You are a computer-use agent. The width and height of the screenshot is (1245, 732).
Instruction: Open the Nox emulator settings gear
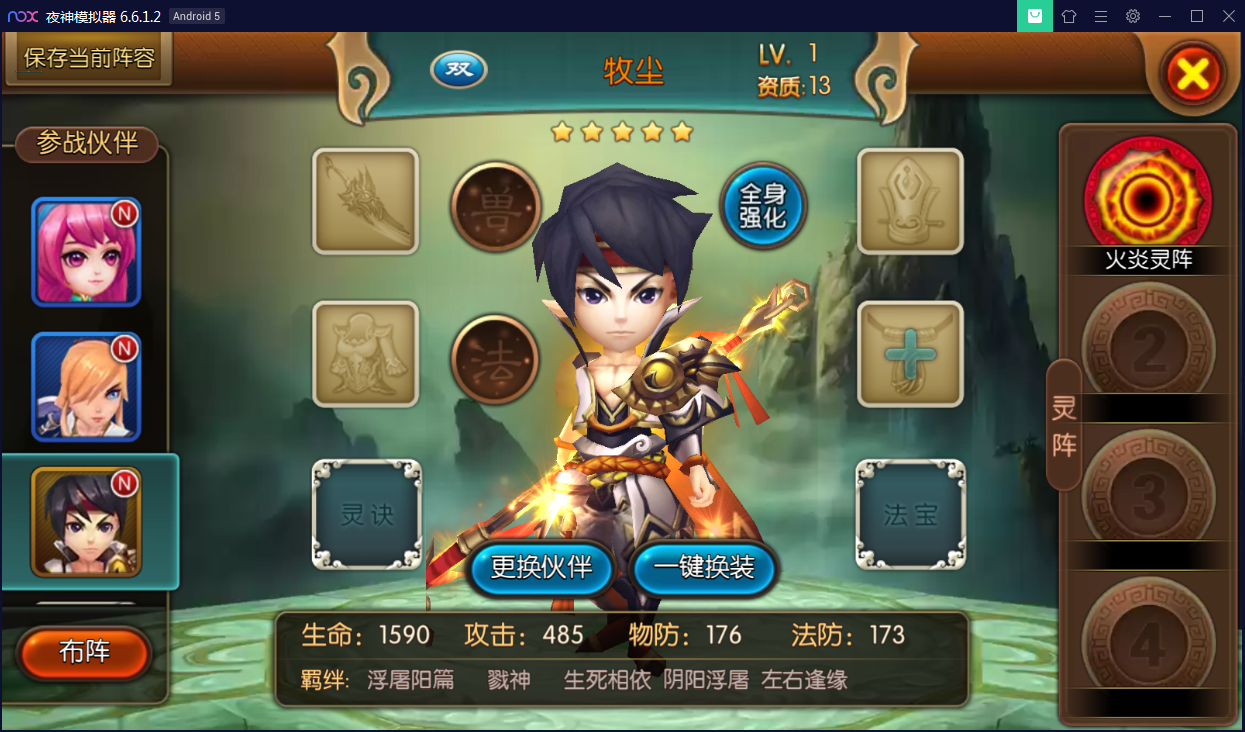coord(1133,16)
